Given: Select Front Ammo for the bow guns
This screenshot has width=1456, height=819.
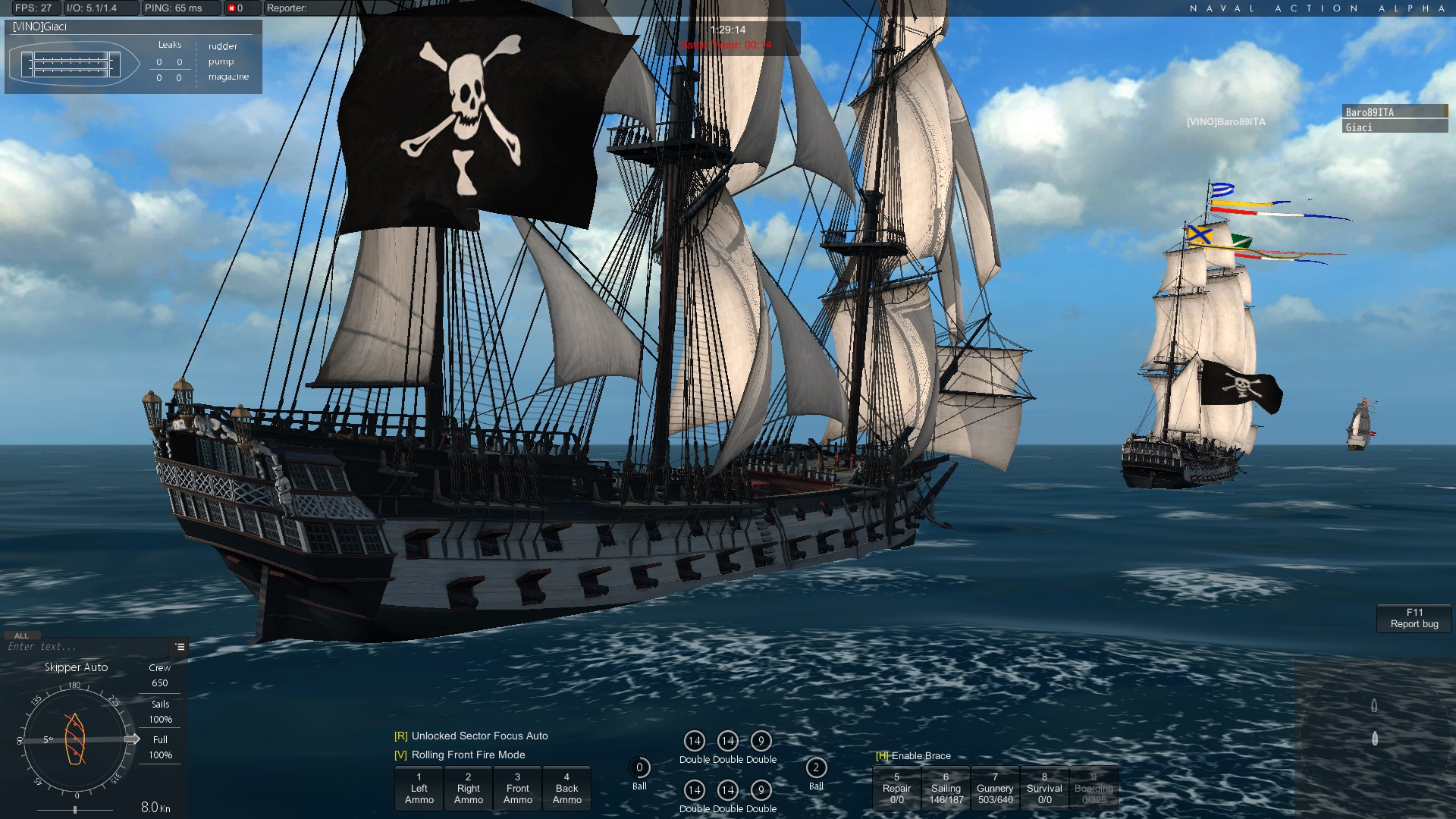Looking at the screenshot, I should (517, 789).
